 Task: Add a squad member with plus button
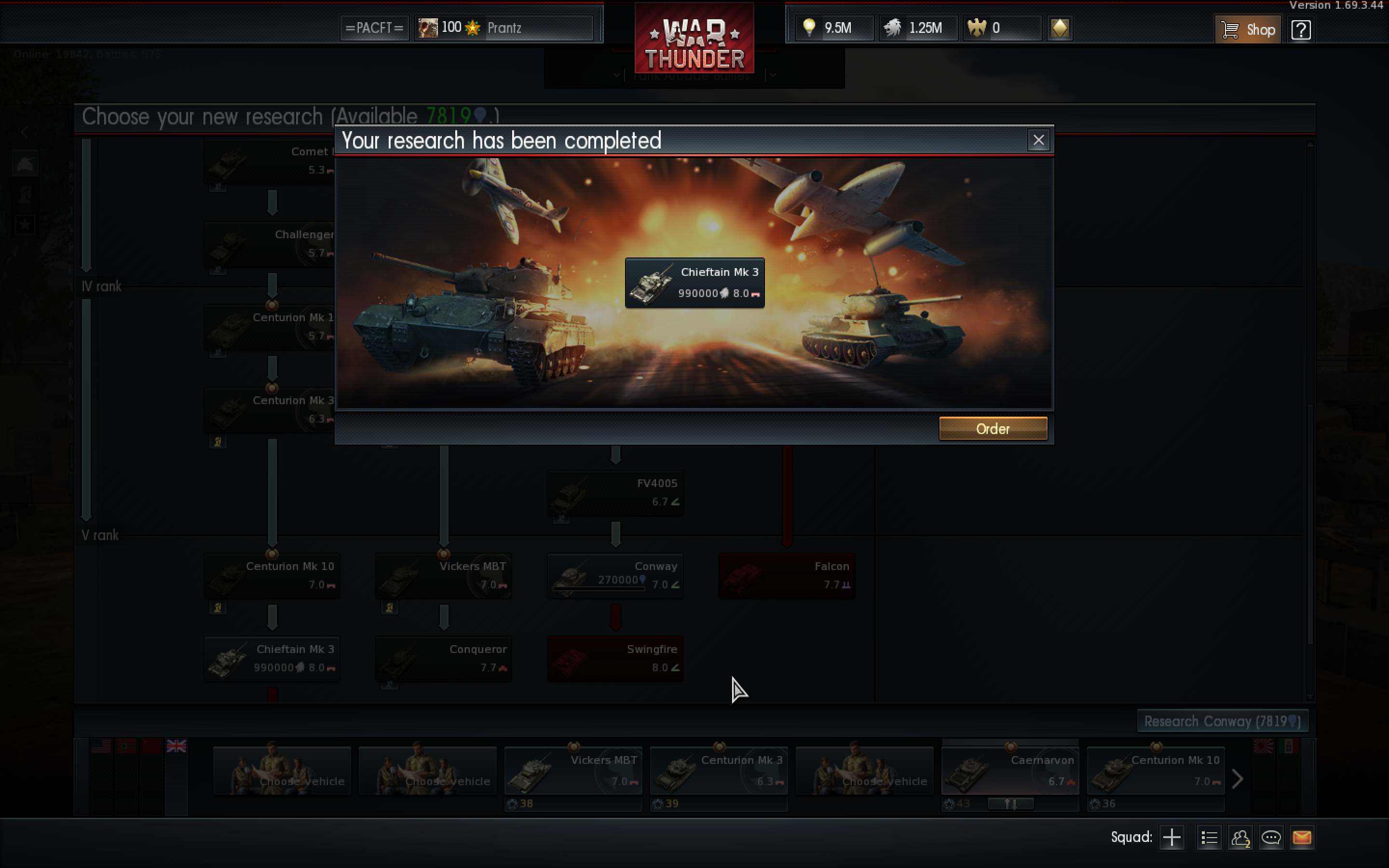[x=1171, y=837]
